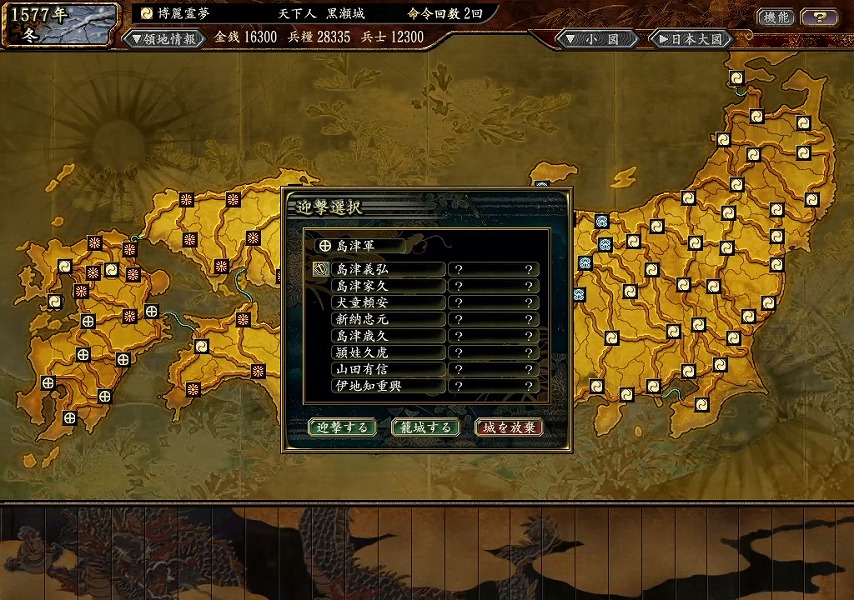Select the 伊地知重興 row
Viewport: 854px width, 600px height.
[387, 385]
